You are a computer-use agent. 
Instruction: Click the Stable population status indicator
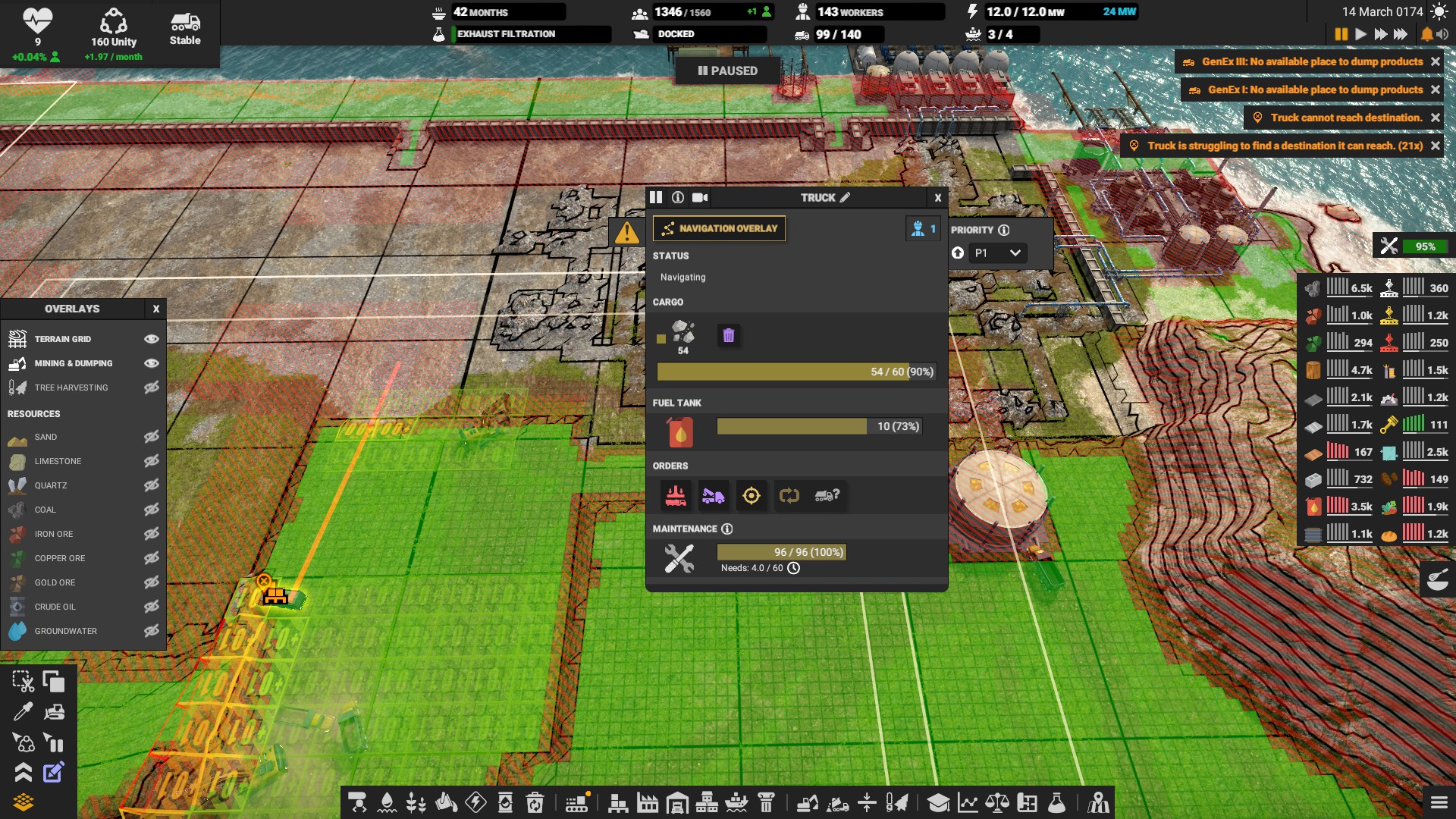point(184,30)
